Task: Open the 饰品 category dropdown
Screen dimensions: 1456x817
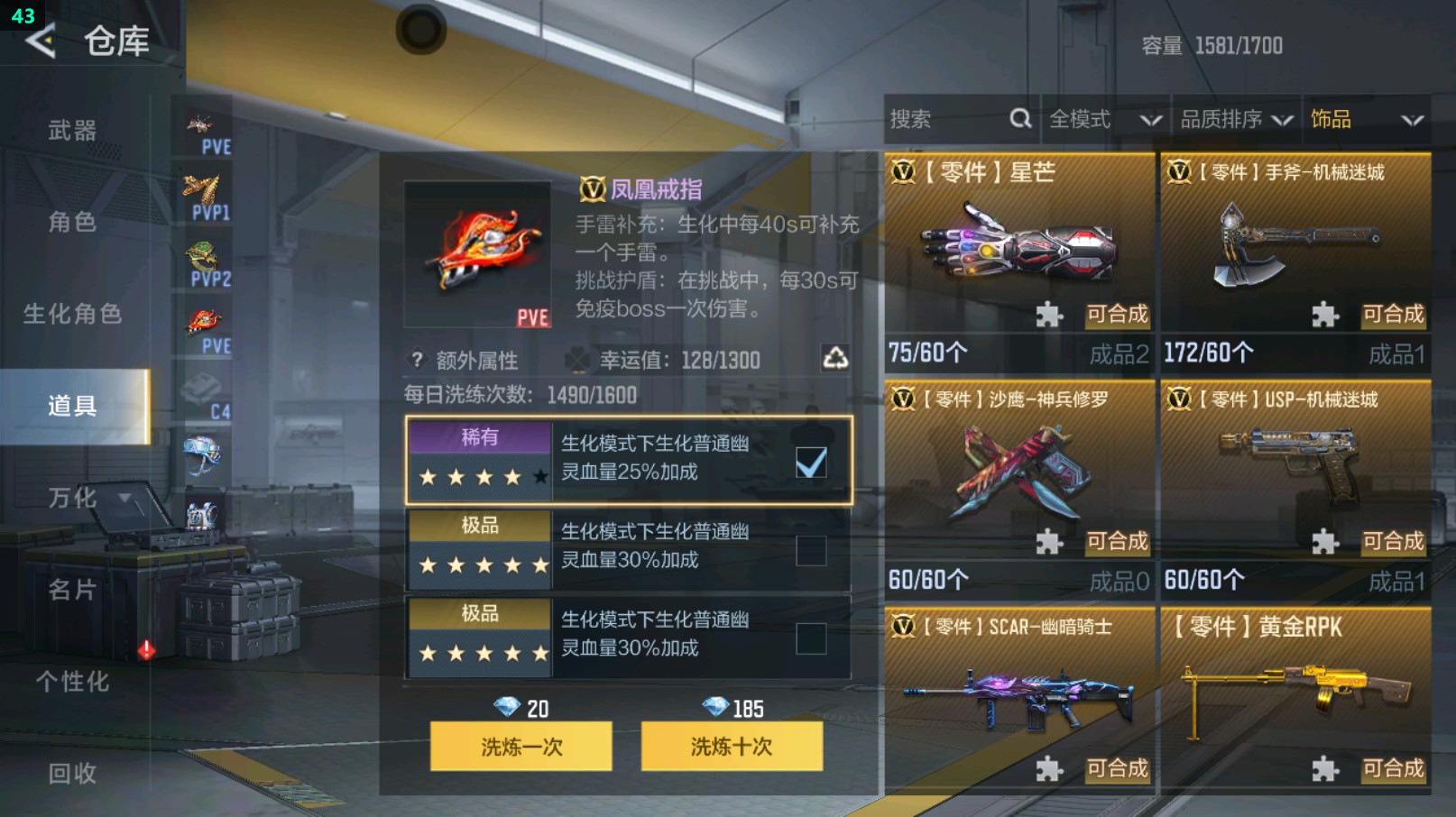Action: (1367, 118)
